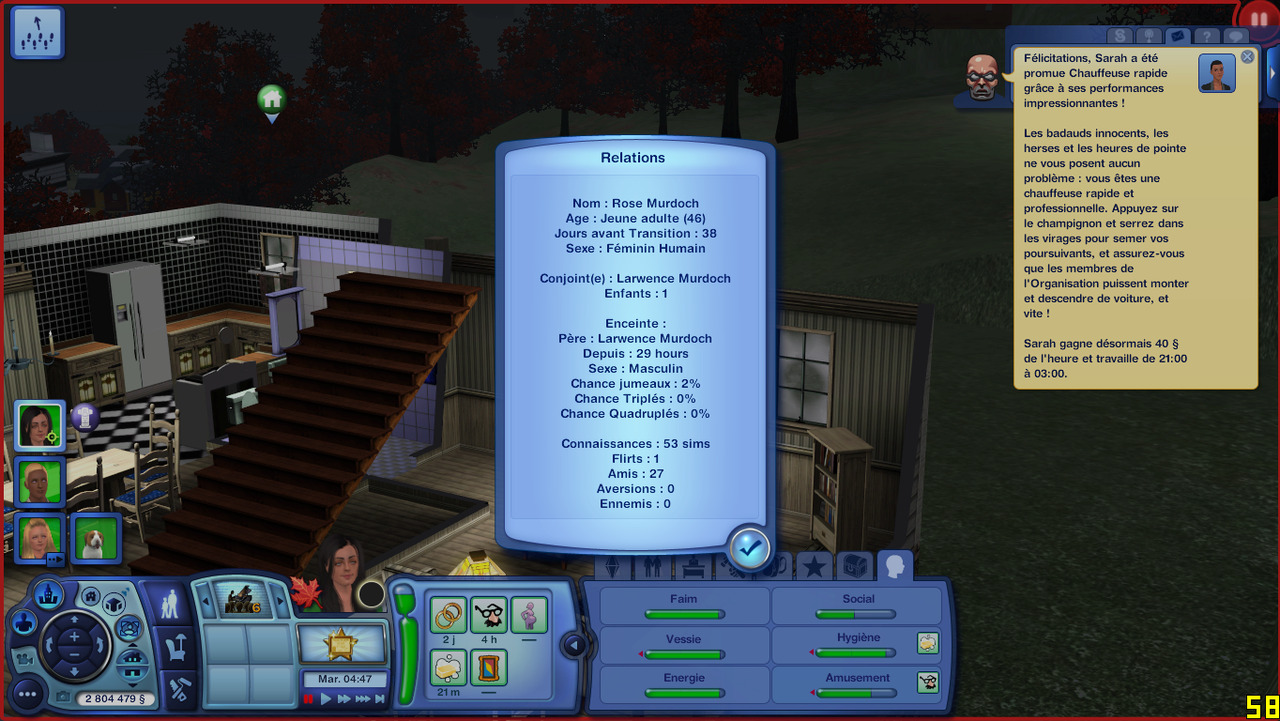Click the pregnancy moodlet icon

[x=529, y=614]
